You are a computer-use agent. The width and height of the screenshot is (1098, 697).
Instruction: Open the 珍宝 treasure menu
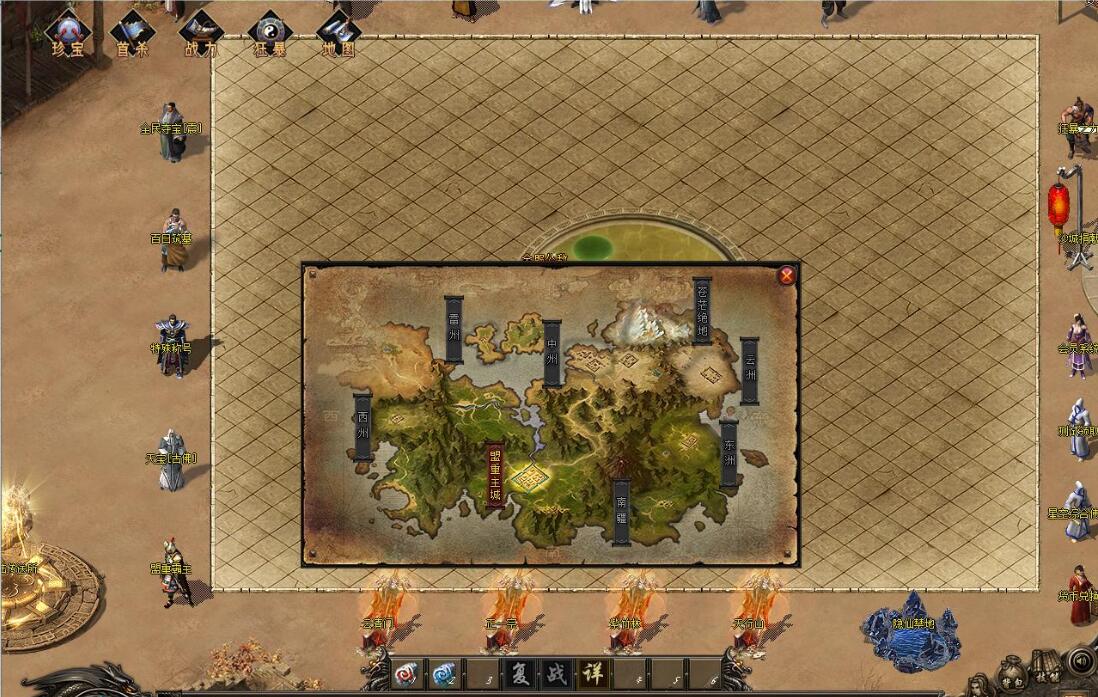click(68, 34)
